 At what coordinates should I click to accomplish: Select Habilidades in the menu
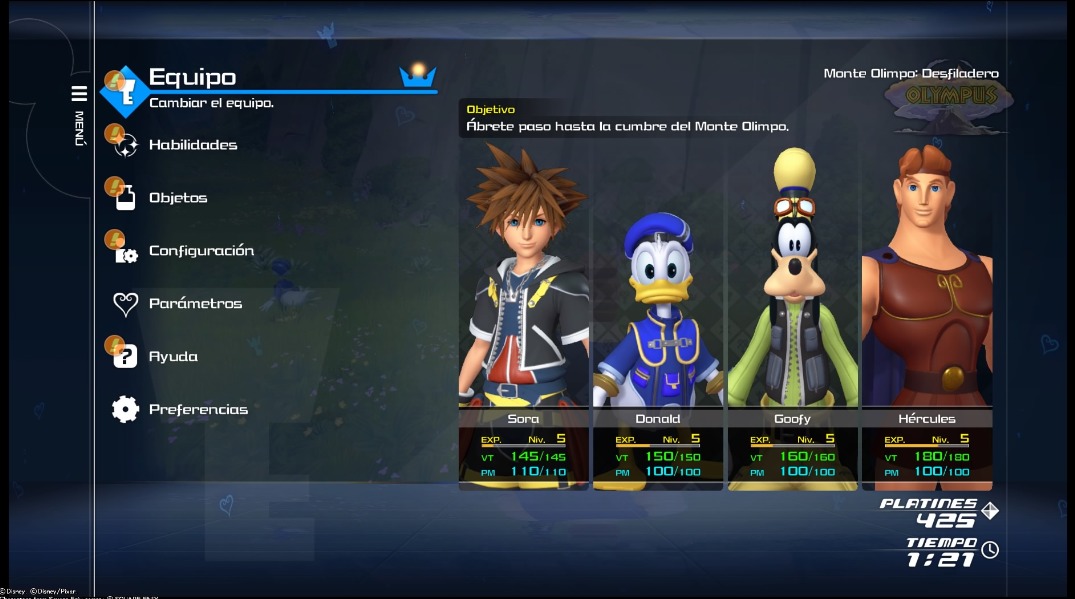193,145
